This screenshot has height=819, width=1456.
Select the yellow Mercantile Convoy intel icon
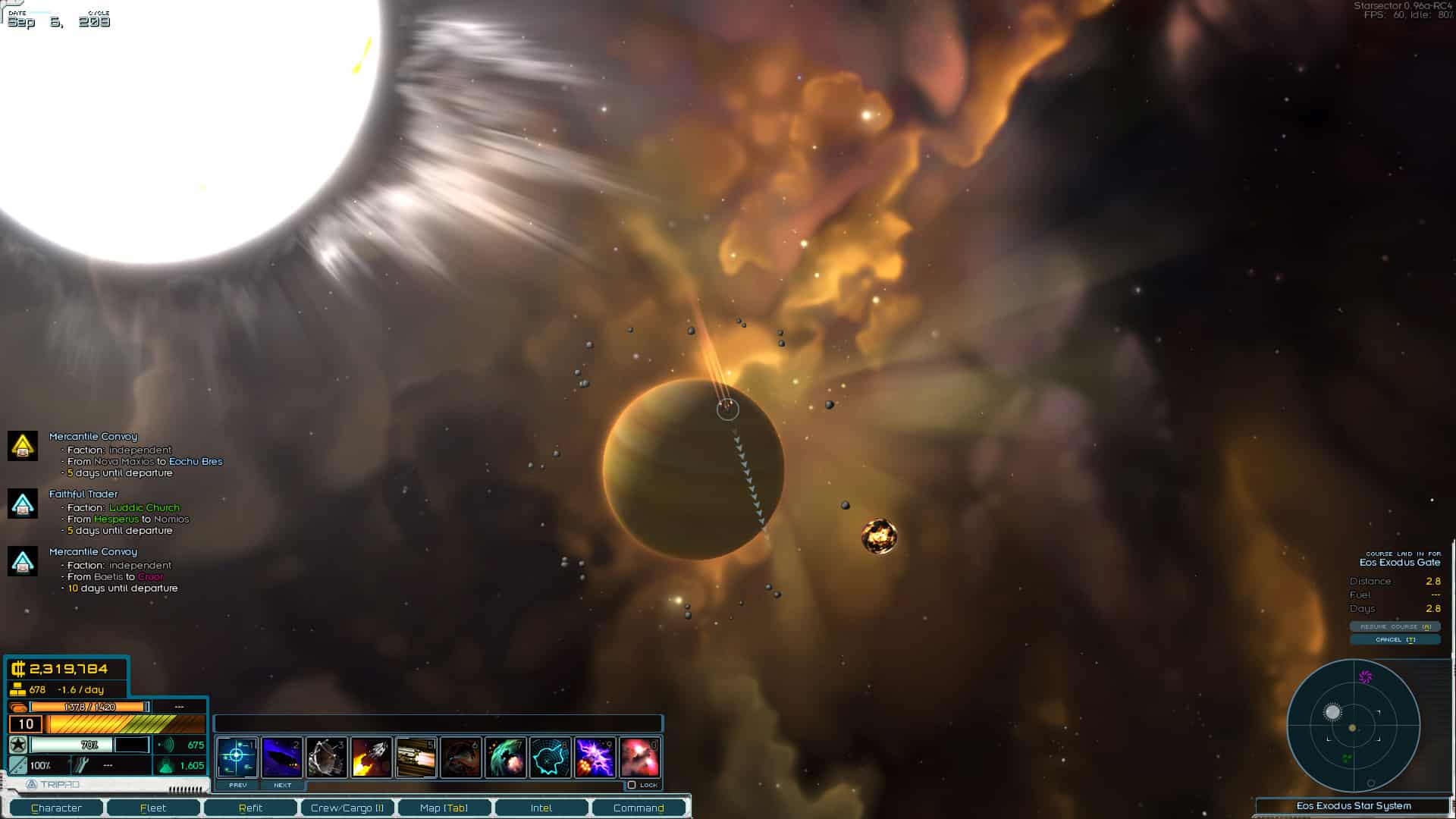23,447
